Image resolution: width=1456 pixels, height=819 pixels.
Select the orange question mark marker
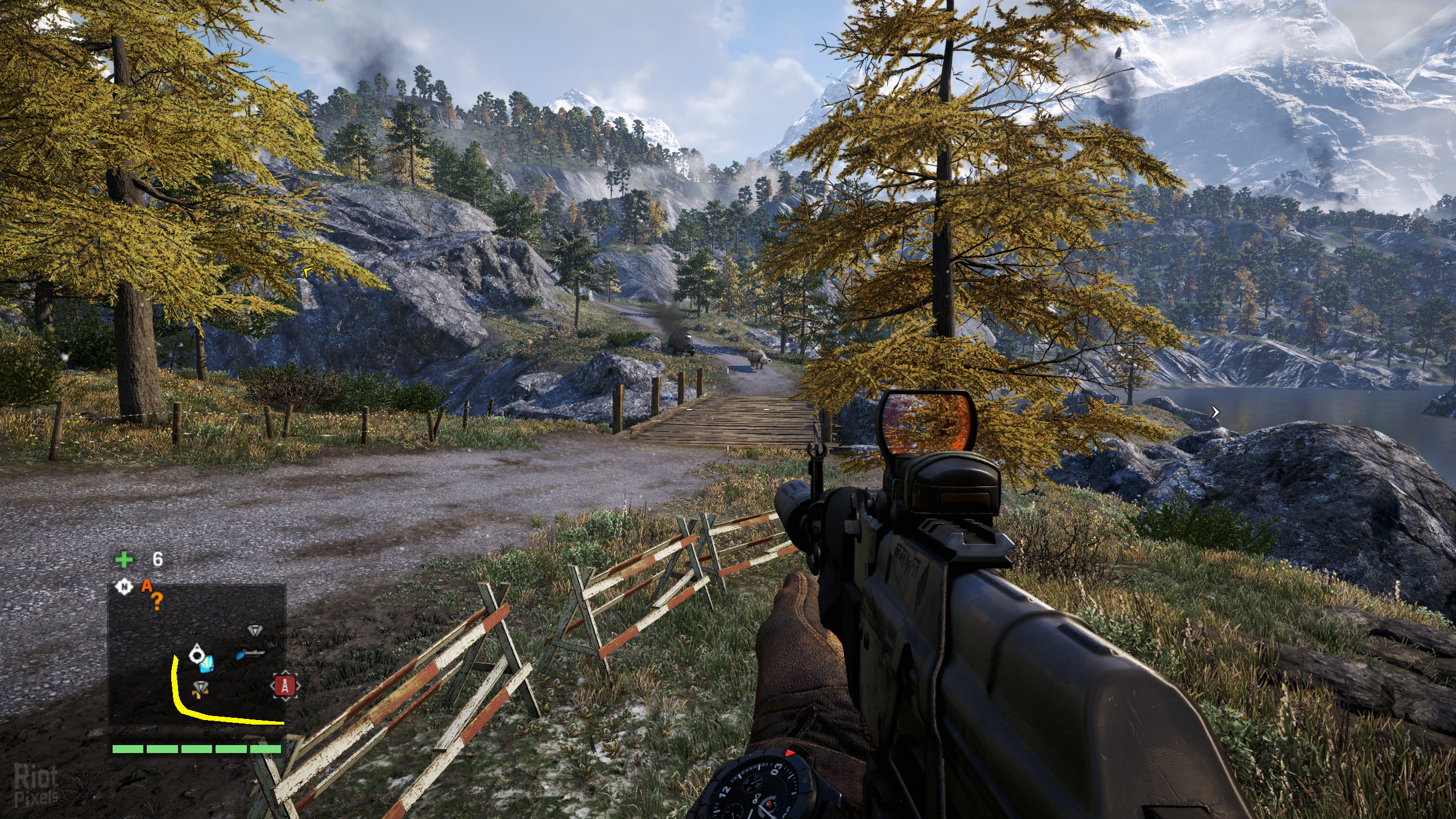pyautogui.click(x=156, y=602)
